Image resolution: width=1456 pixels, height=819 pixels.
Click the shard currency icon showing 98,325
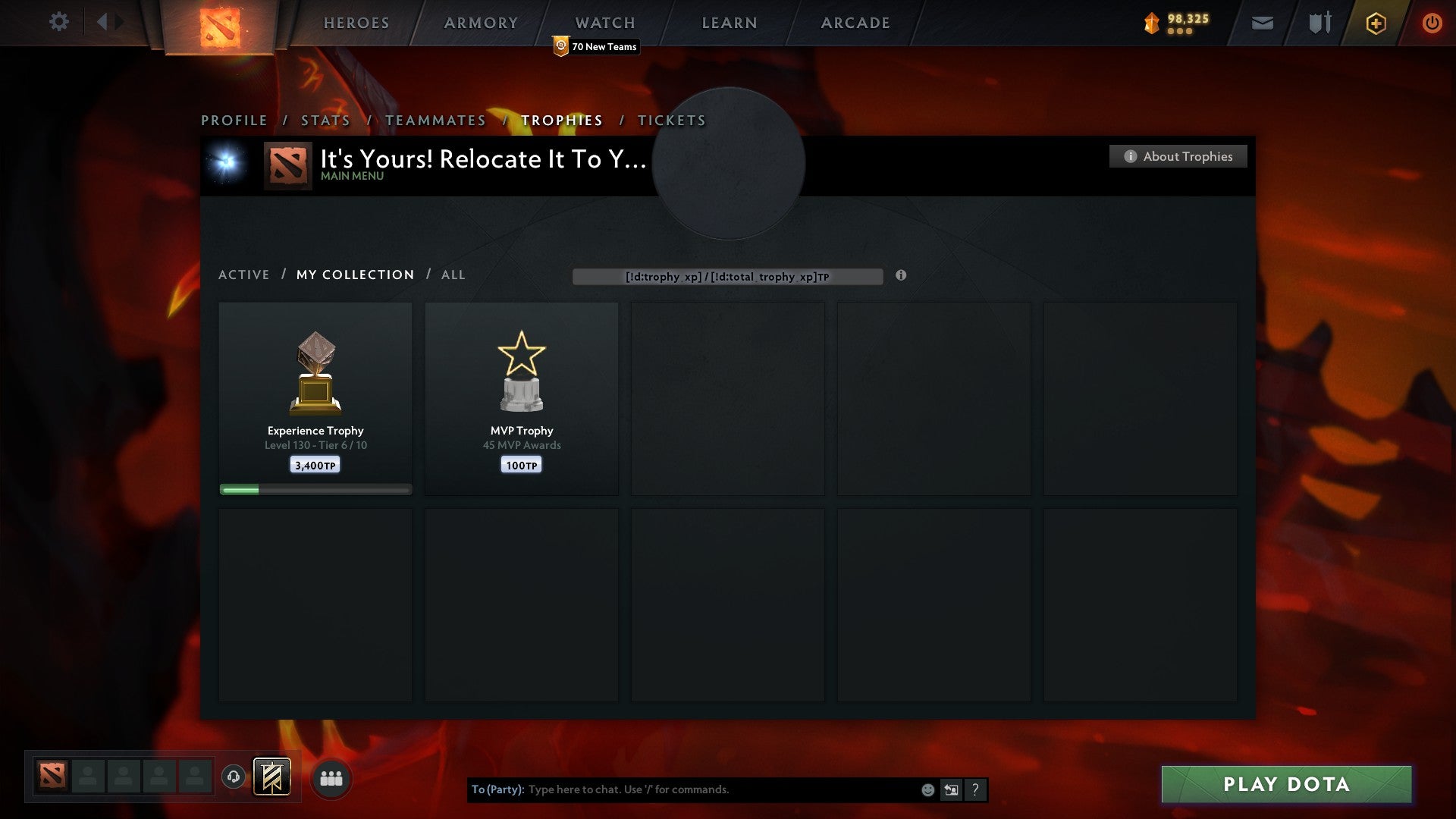point(1152,23)
